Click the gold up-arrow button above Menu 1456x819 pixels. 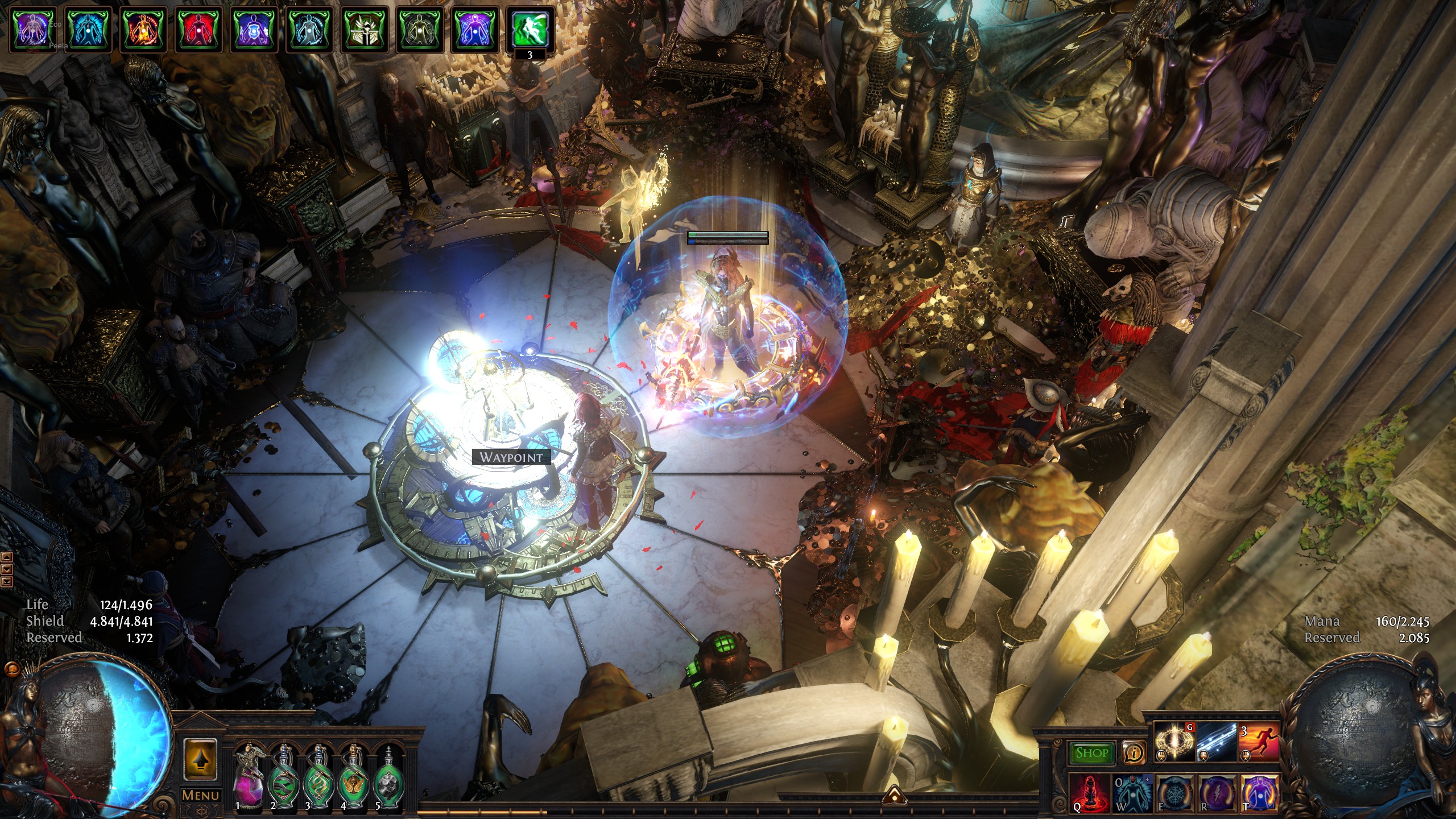coord(200,759)
